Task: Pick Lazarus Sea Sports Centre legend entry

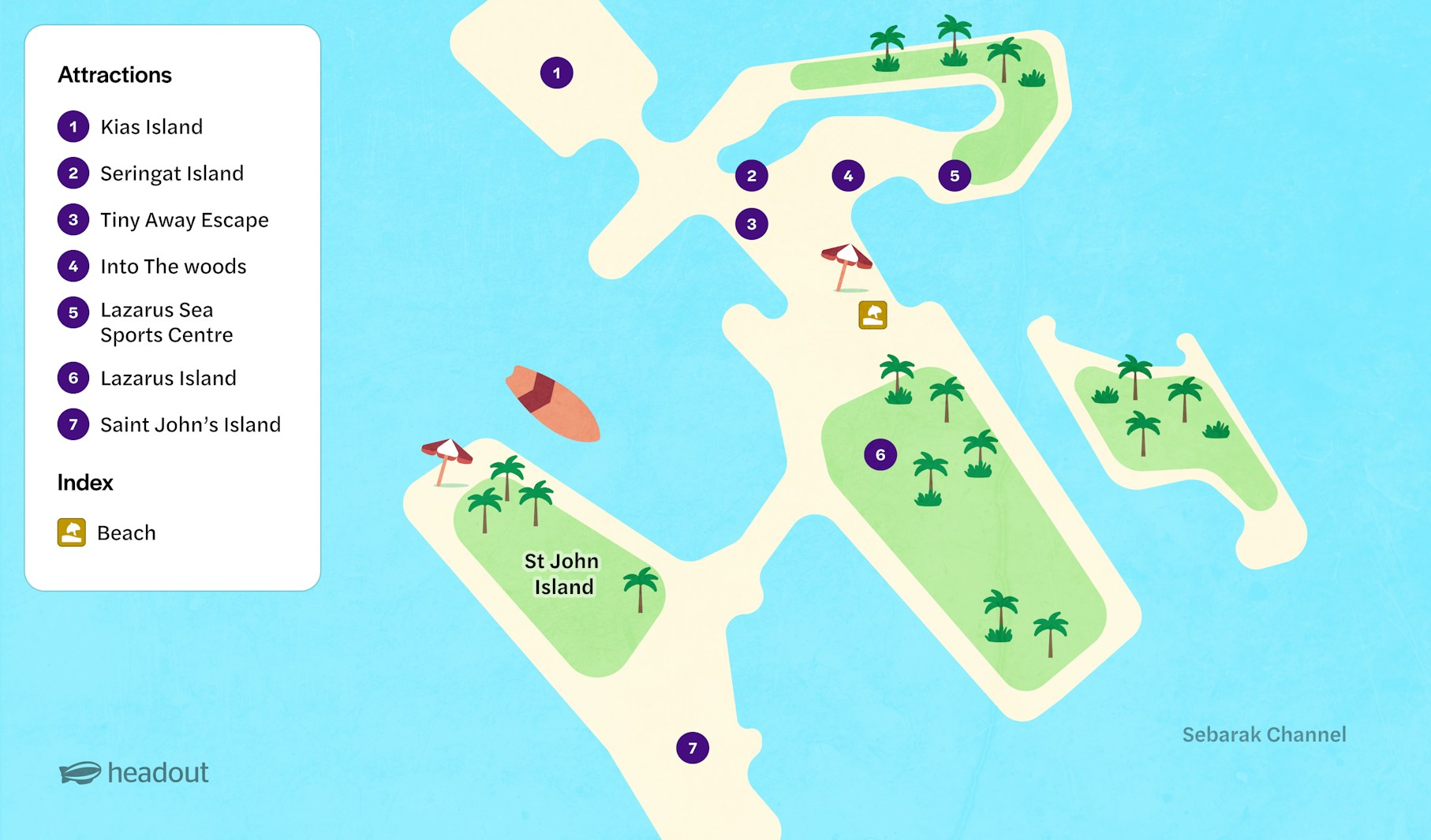Action: 166,323
